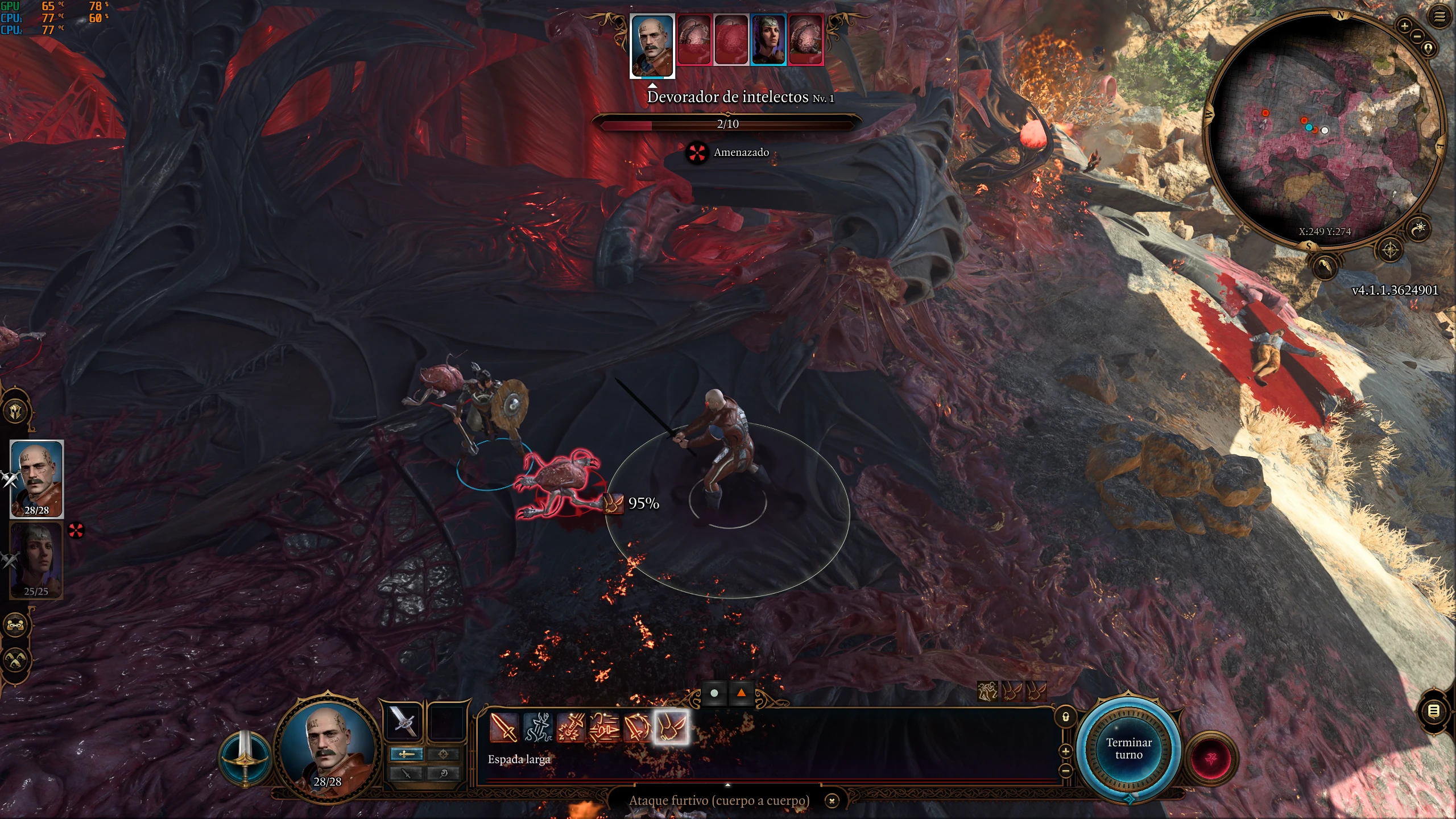Screen dimensions: 1456x819
Task: Toggle the hotbar lock icon
Action: 1066,717
